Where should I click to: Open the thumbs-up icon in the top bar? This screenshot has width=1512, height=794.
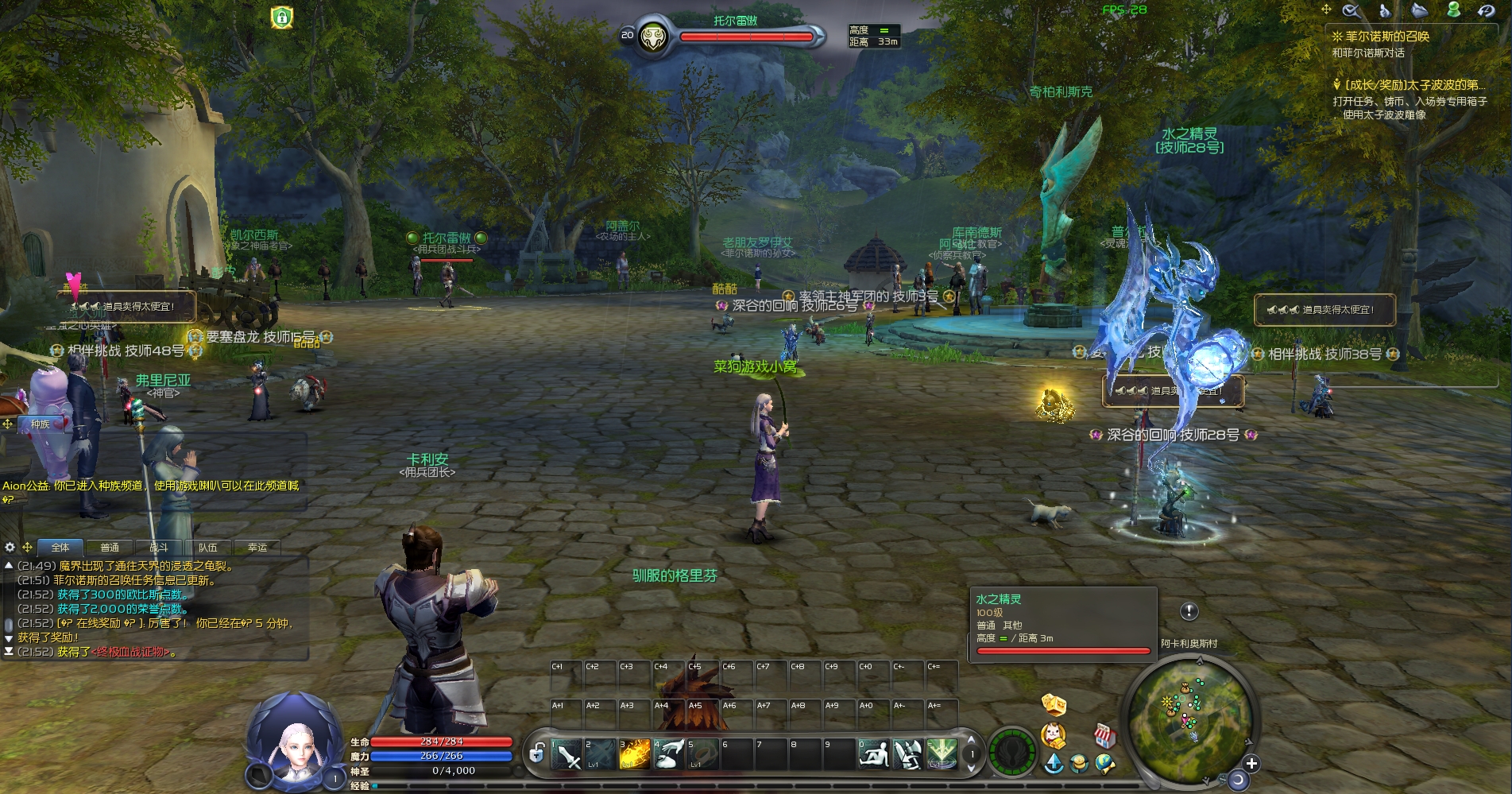pos(1385,10)
